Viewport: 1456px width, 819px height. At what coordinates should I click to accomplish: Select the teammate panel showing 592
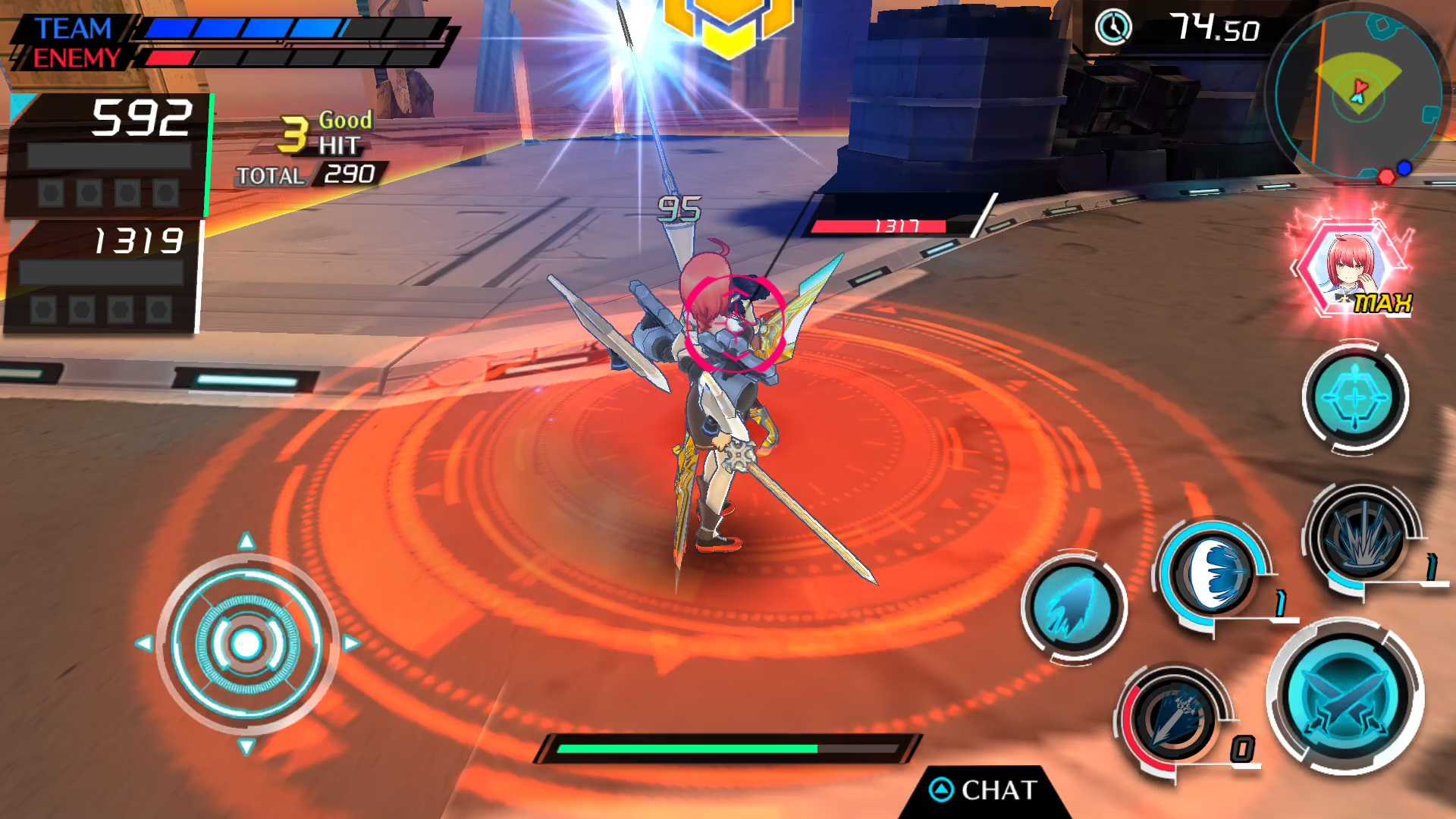point(108,155)
